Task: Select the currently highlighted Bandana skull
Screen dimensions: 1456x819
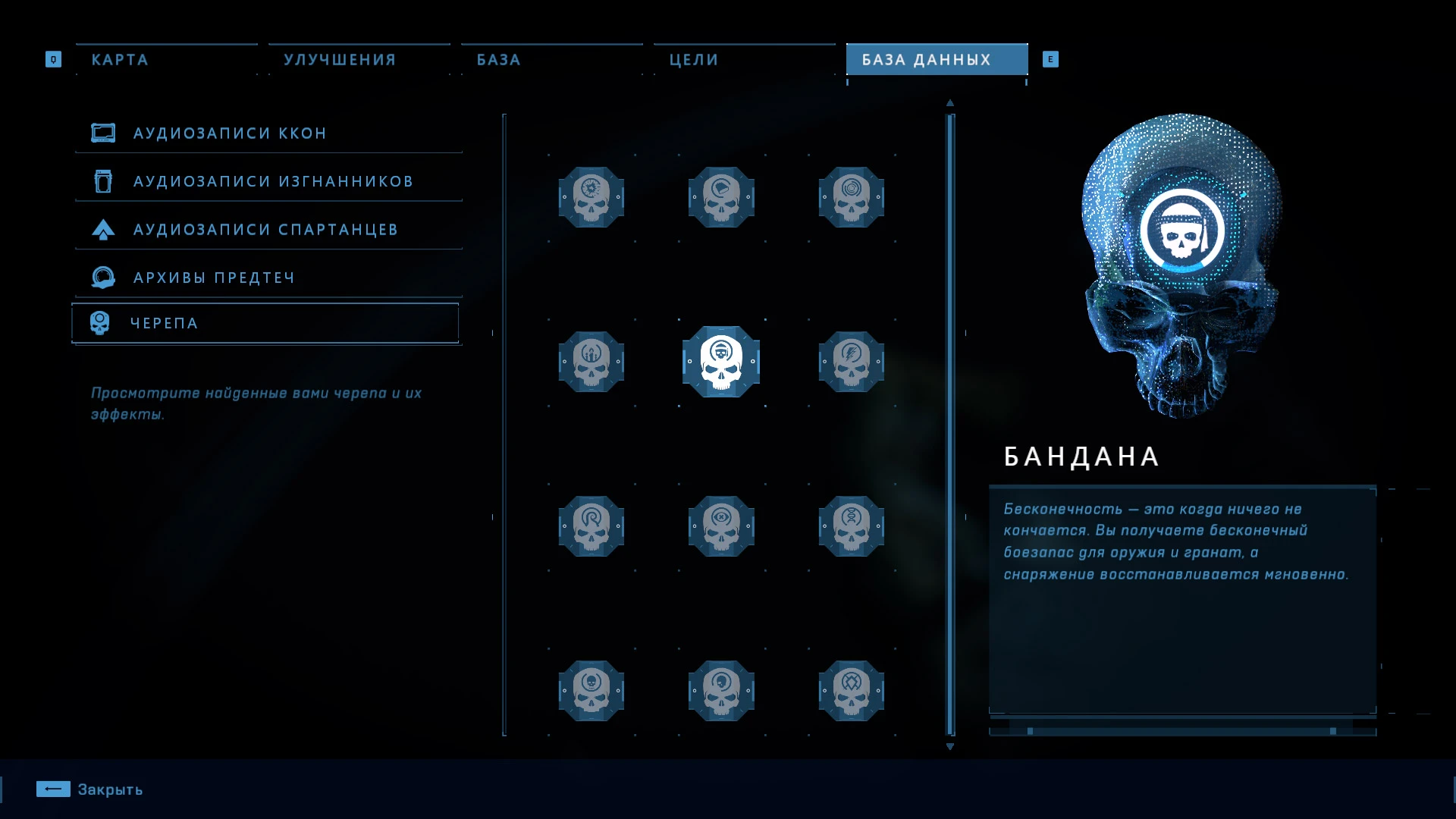Action: 720,362
